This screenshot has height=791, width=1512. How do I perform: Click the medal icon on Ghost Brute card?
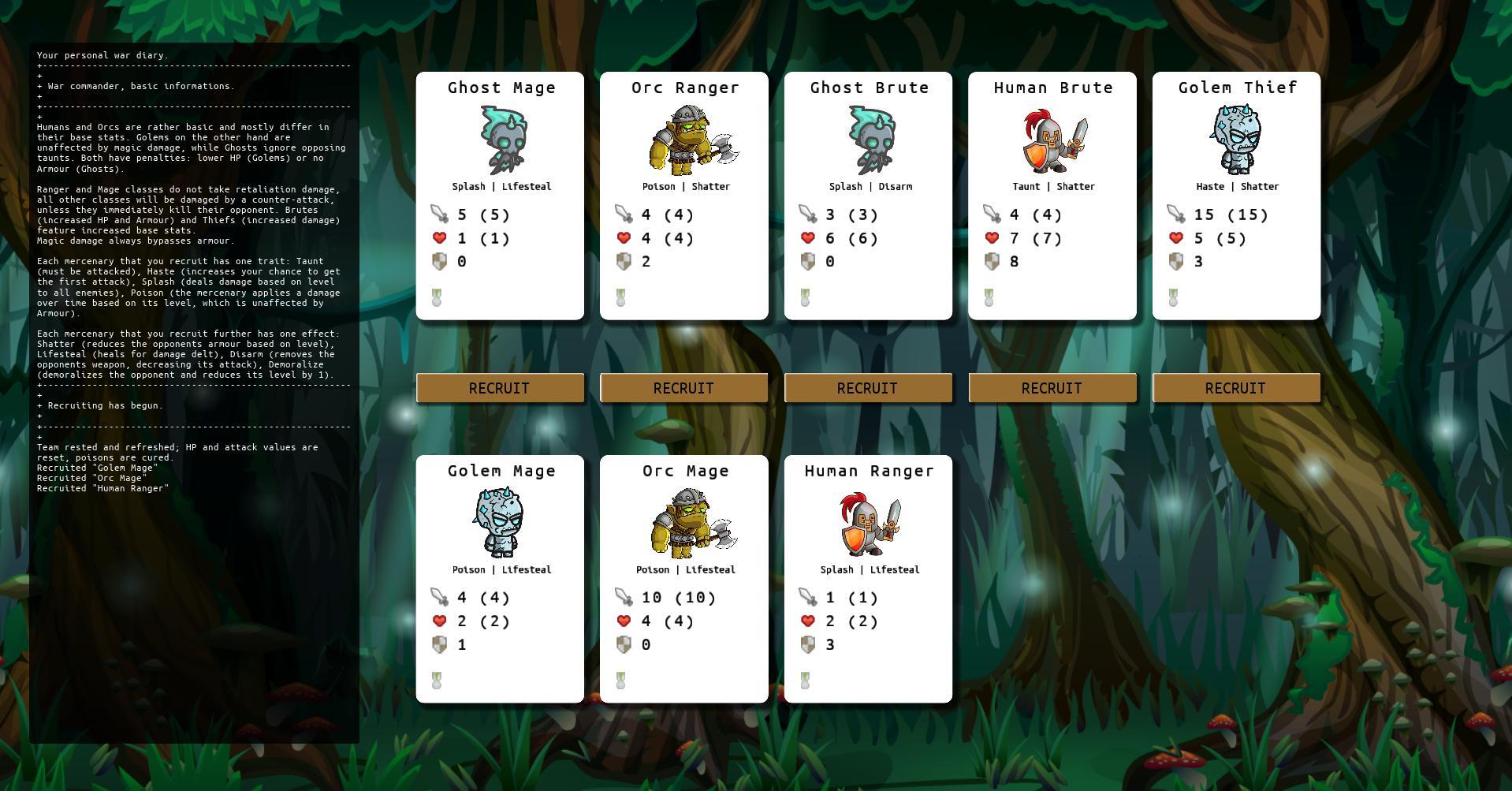[x=805, y=296]
